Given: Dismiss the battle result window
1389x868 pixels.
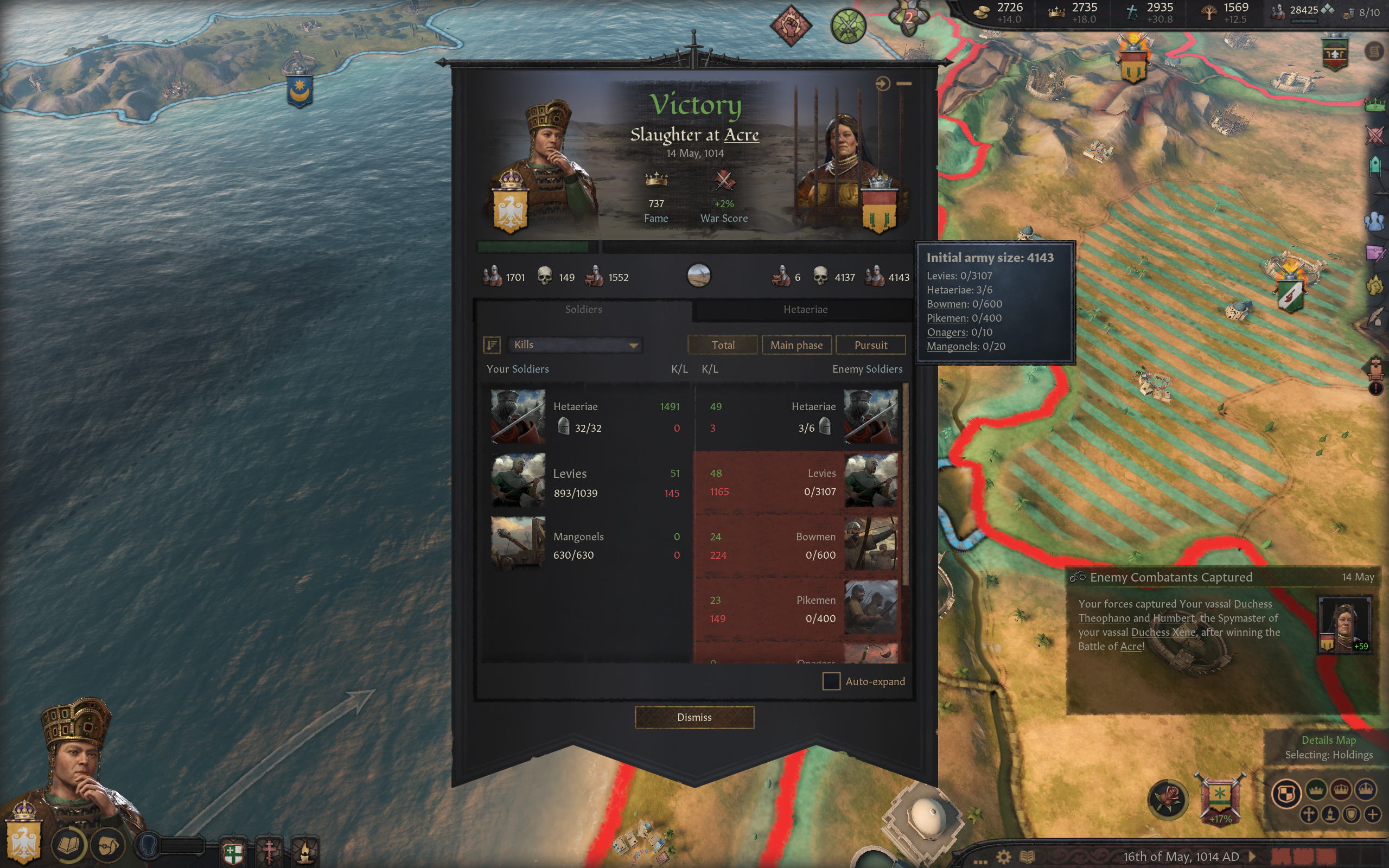Looking at the screenshot, I should pos(694,717).
